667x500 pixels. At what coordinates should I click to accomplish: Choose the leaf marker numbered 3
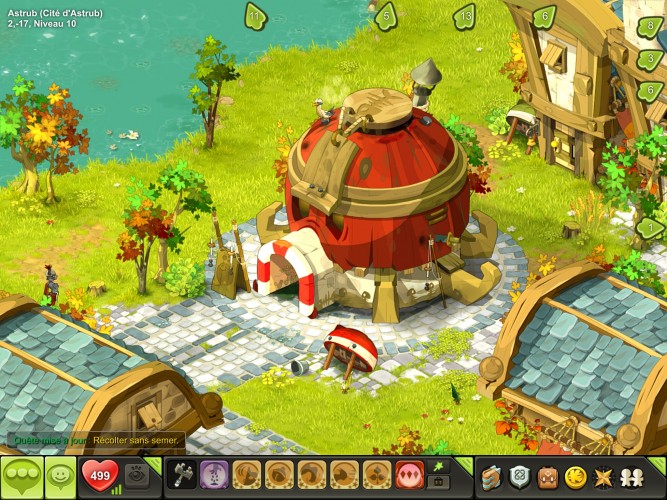[x=651, y=60]
